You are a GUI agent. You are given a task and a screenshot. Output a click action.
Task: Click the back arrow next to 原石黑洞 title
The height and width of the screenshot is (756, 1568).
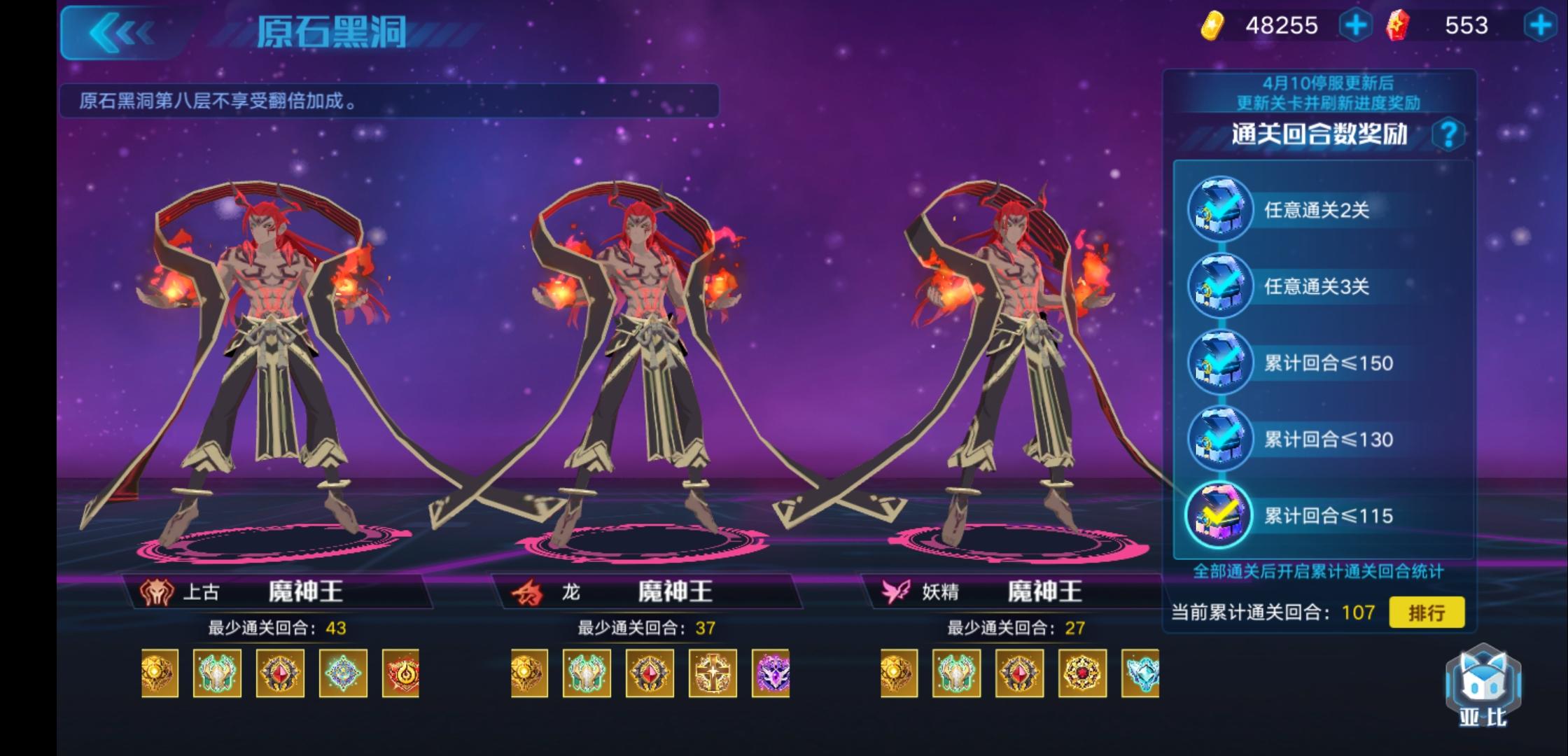click(122, 31)
